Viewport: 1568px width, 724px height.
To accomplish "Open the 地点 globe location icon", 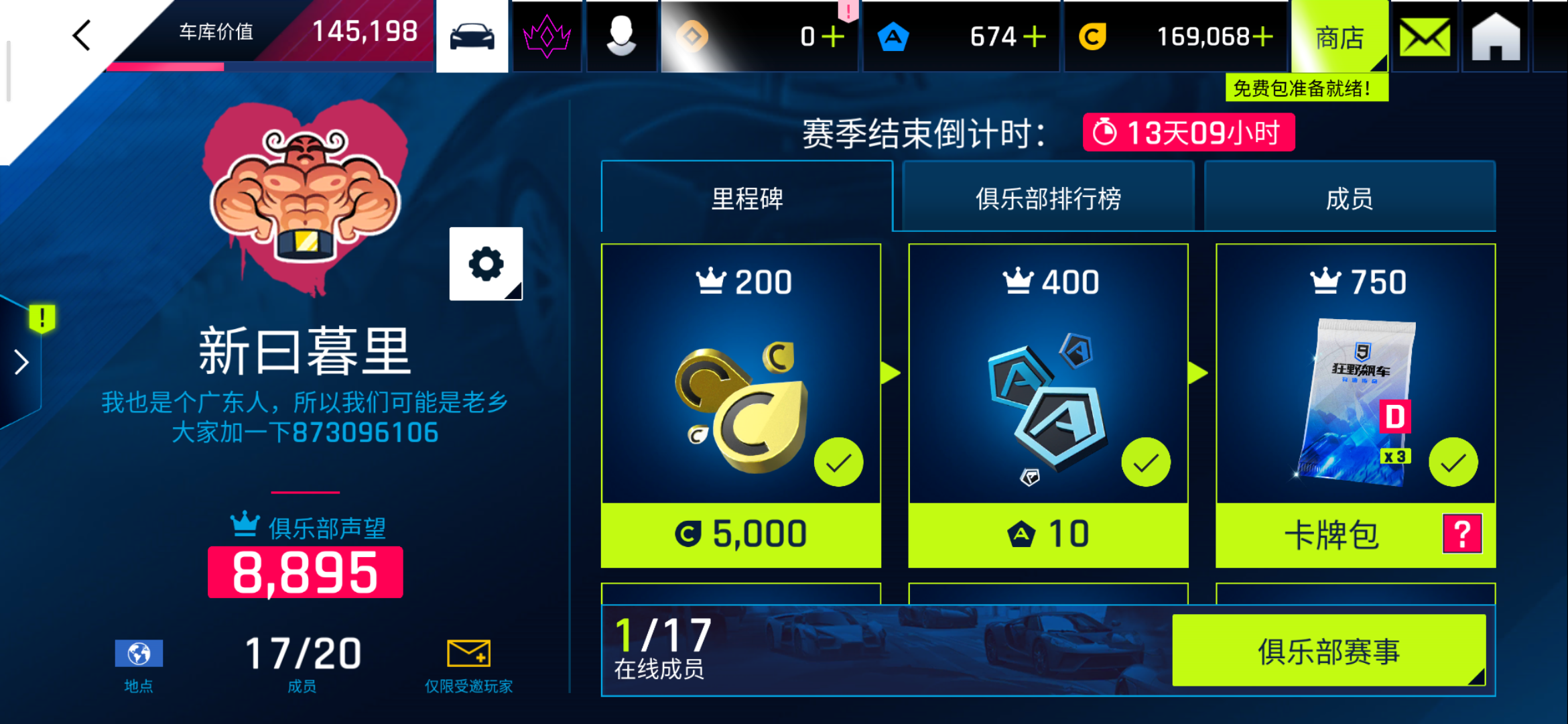I will click(x=139, y=652).
